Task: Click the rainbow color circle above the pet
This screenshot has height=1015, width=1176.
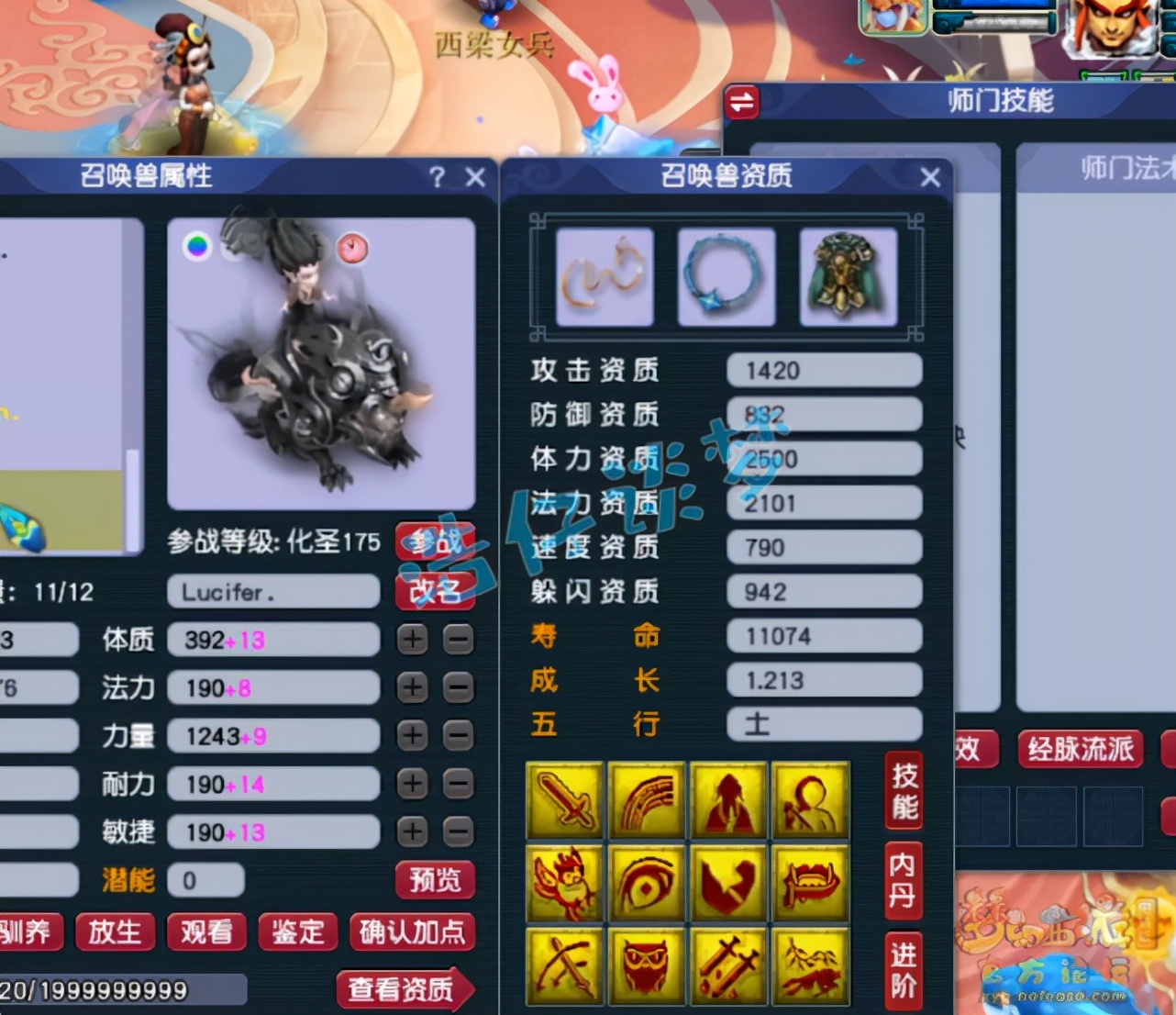Action: [197, 245]
